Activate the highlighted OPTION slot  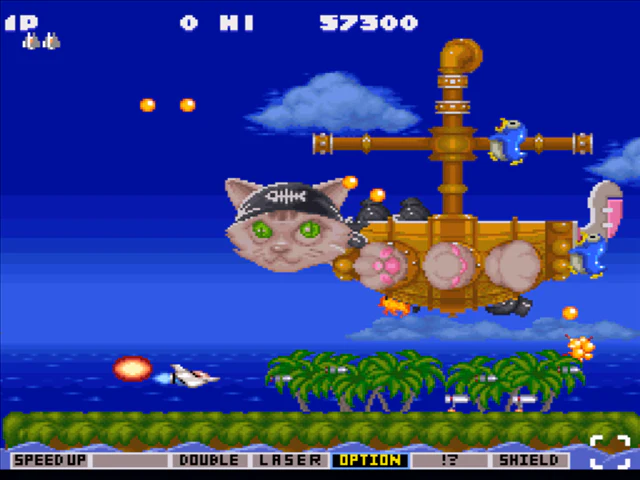pyautogui.click(x=370, y=461)
